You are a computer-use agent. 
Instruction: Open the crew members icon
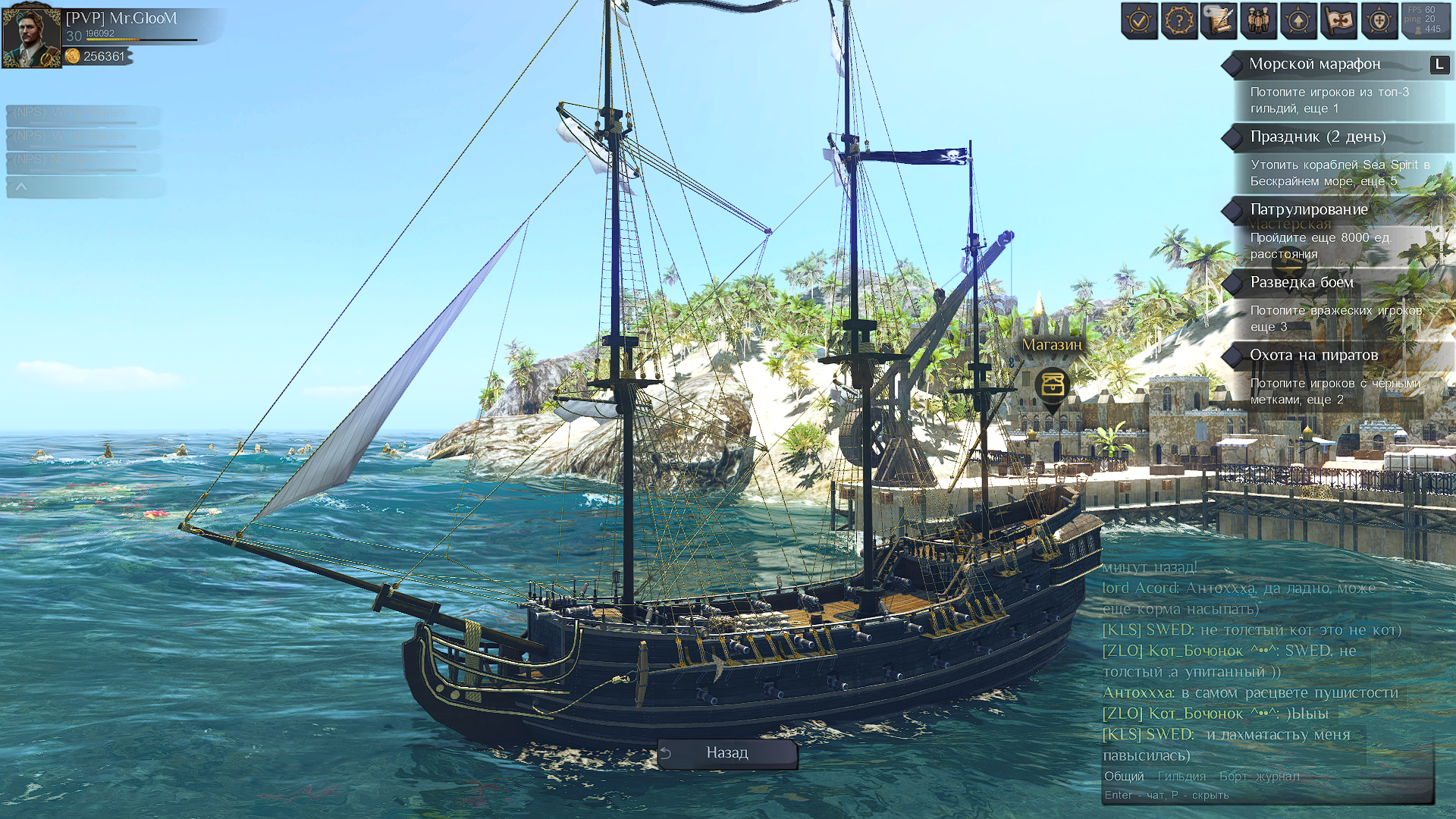[x=1259, y=20]
